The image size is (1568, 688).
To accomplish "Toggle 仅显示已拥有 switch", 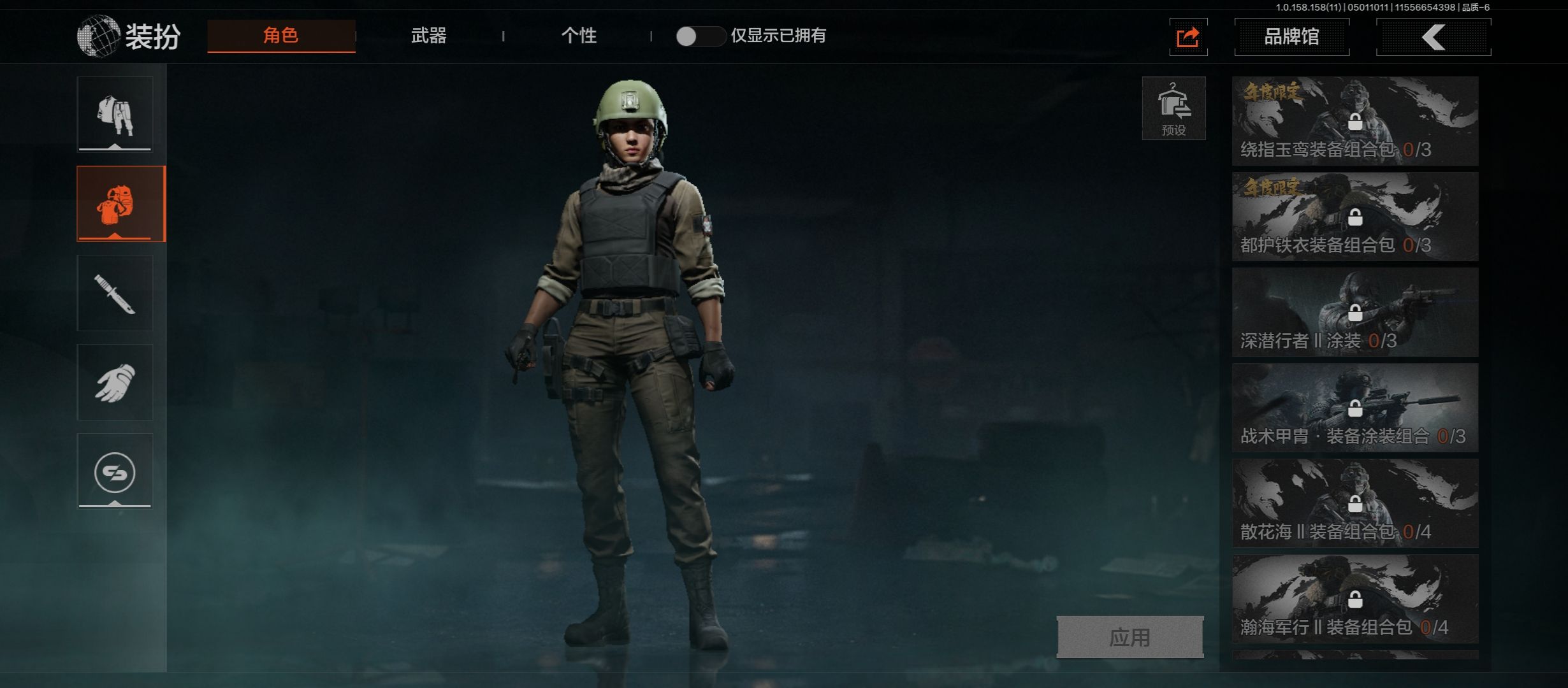I will pos(700,36).
